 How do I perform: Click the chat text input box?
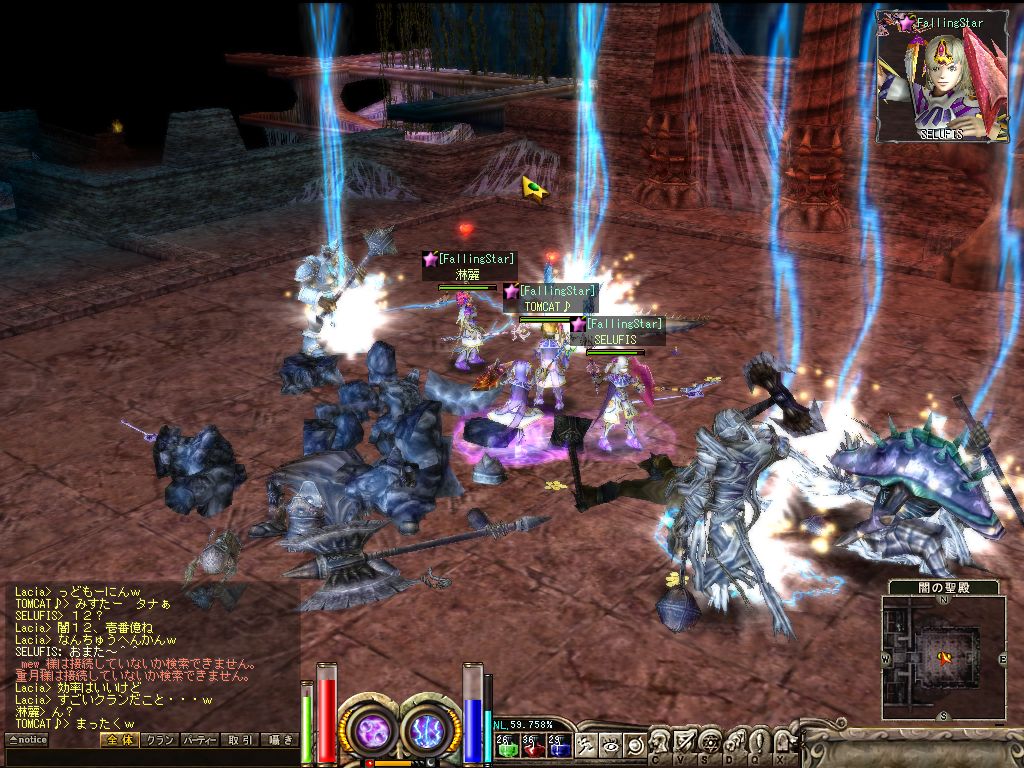[150, 757]
